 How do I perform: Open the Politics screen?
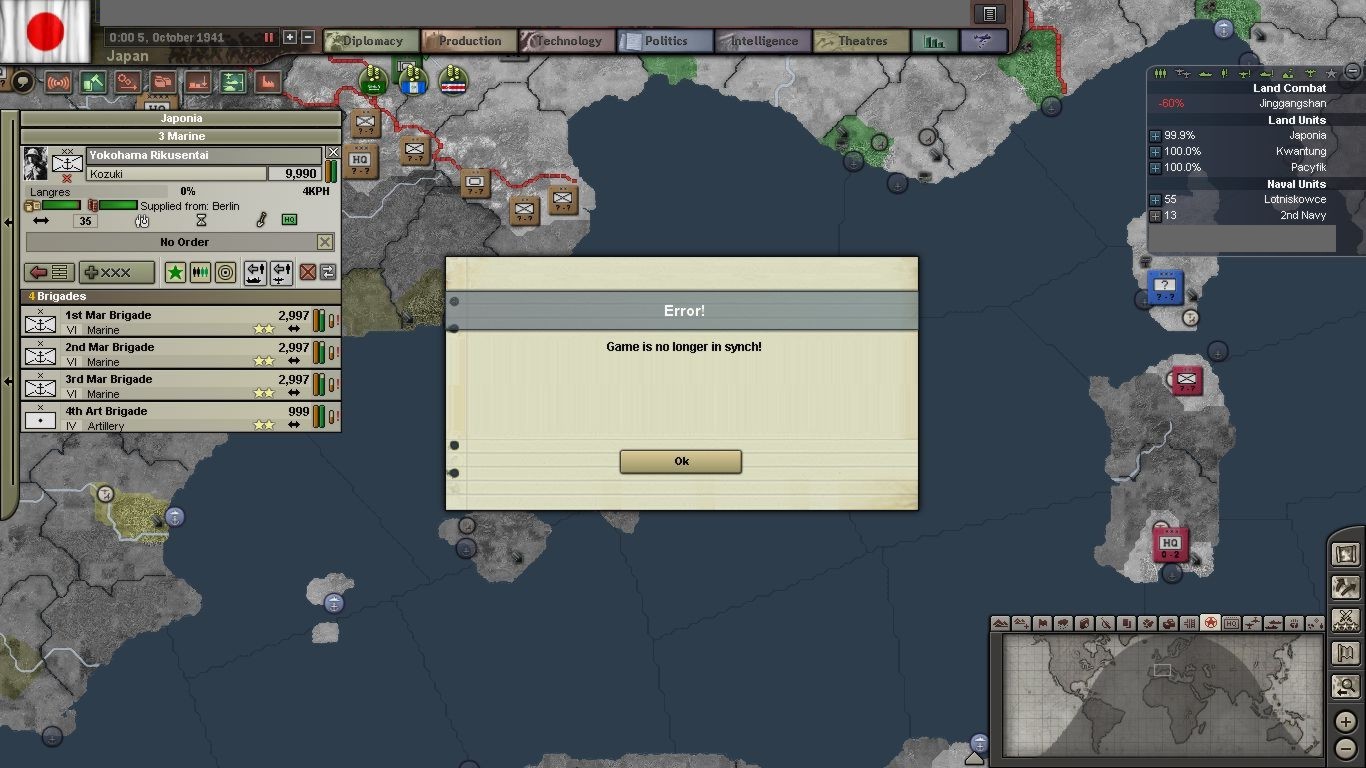664,41
